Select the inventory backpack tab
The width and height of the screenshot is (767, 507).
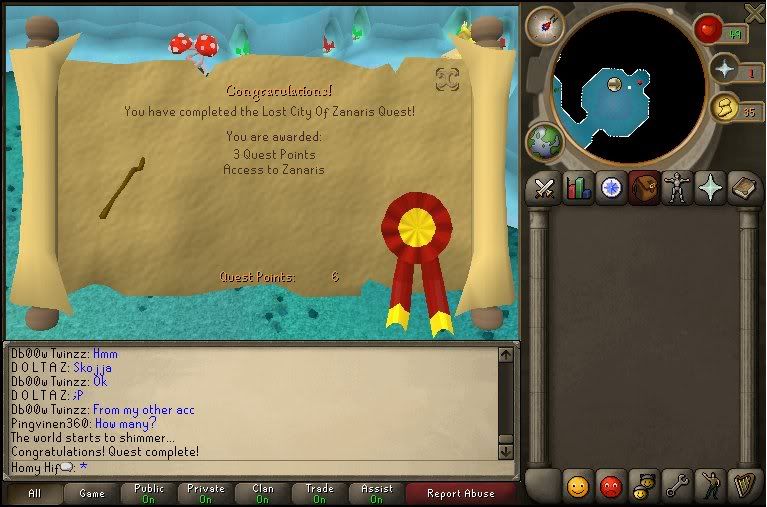(643, 188)
